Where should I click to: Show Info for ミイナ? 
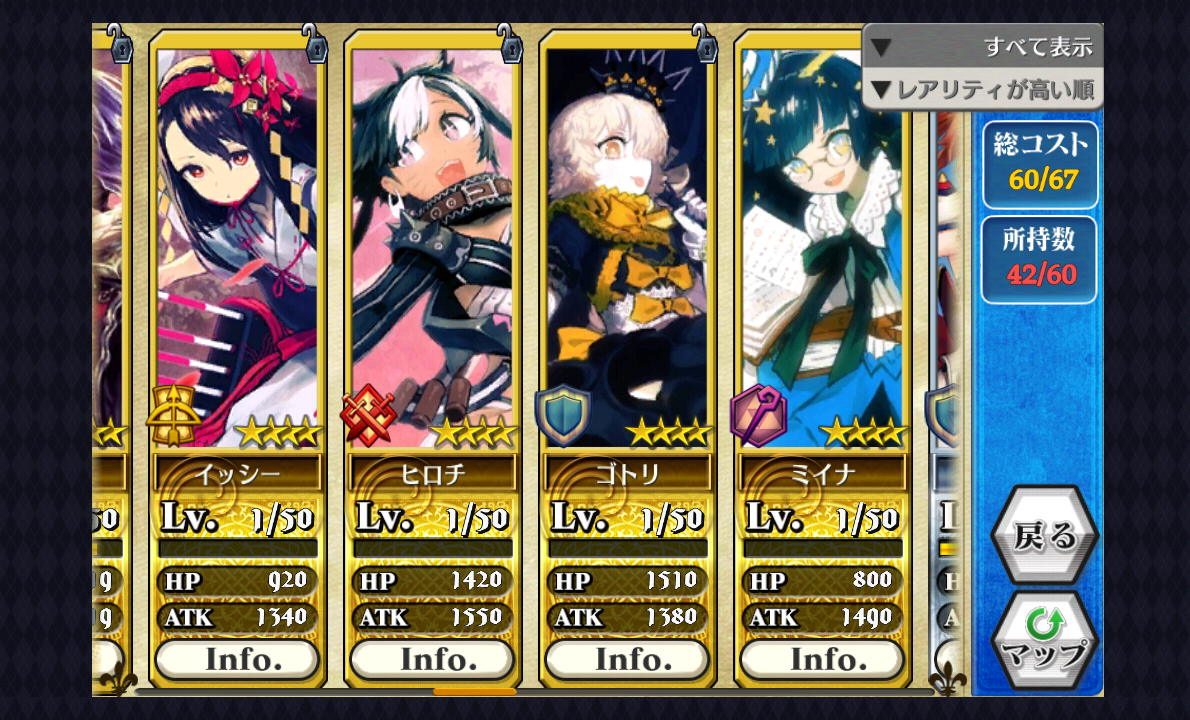[x=822, y=660]
